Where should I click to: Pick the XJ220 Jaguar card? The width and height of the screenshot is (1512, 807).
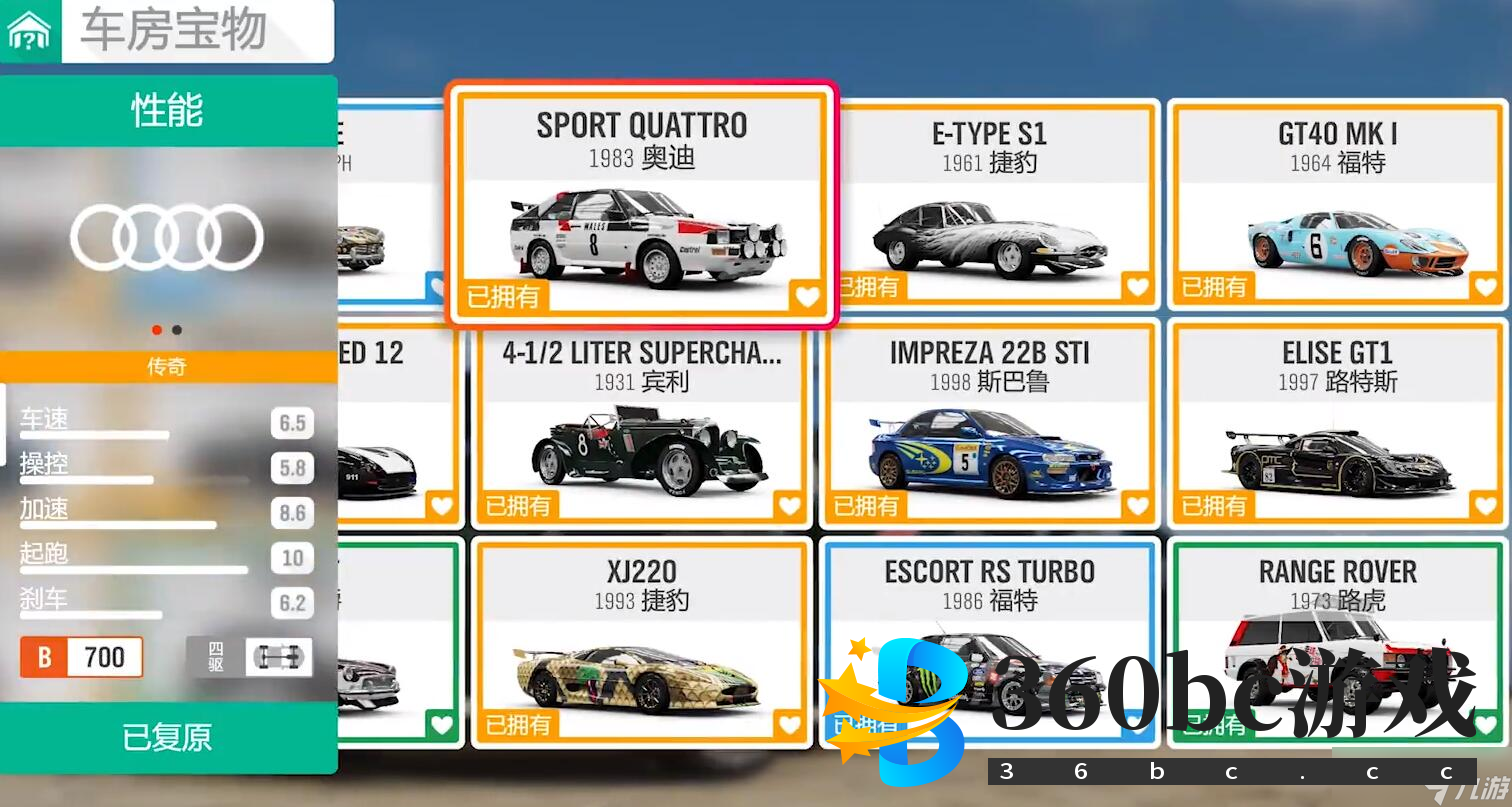[x=640, y=643]
